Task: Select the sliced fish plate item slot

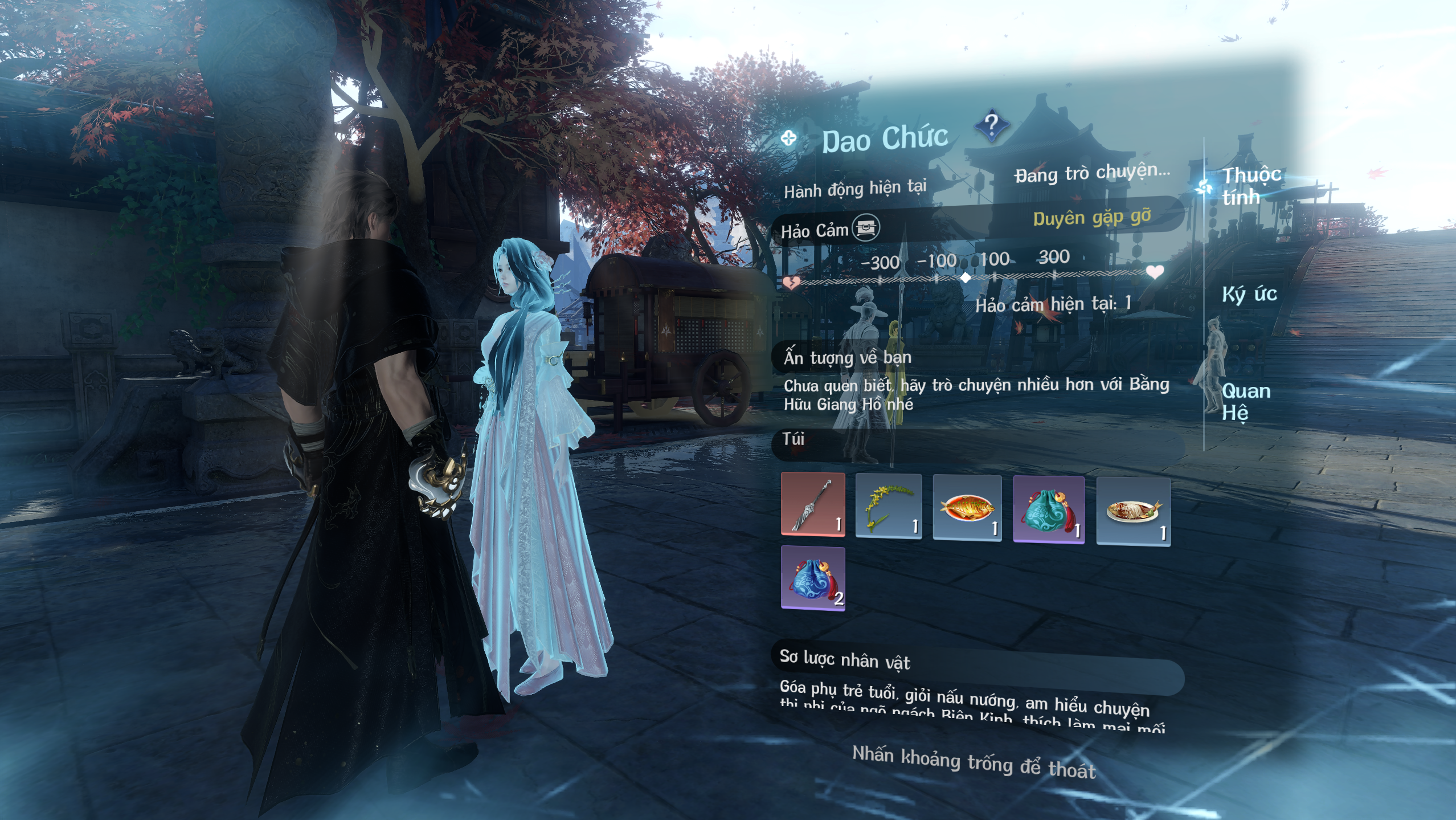Action: (1133, 512)
